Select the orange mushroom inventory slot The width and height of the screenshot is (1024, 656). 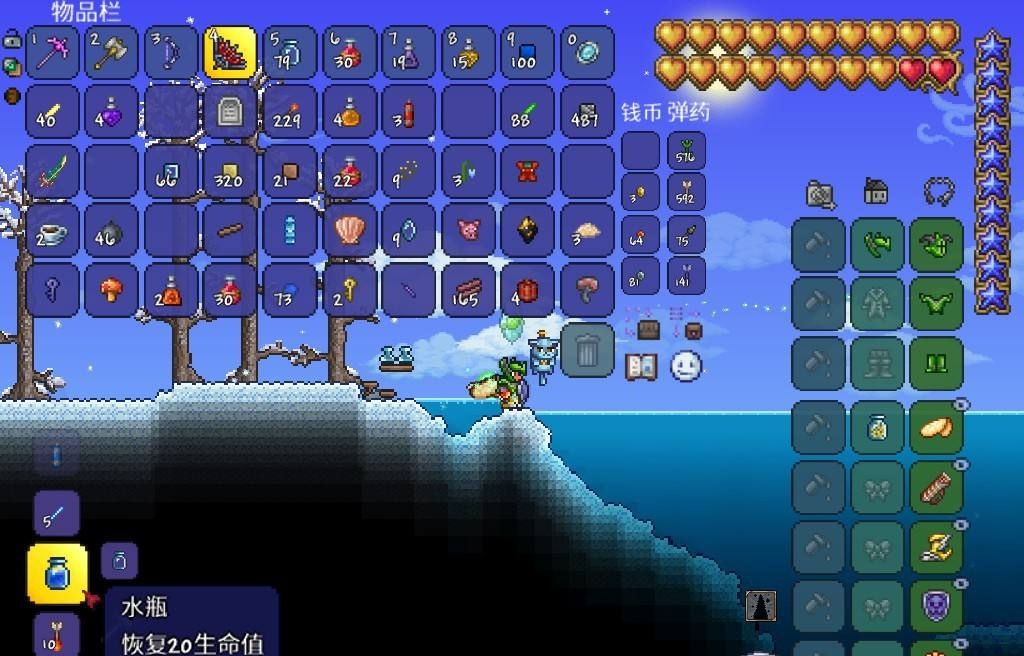pyautogui.click(x=112, y=290)
